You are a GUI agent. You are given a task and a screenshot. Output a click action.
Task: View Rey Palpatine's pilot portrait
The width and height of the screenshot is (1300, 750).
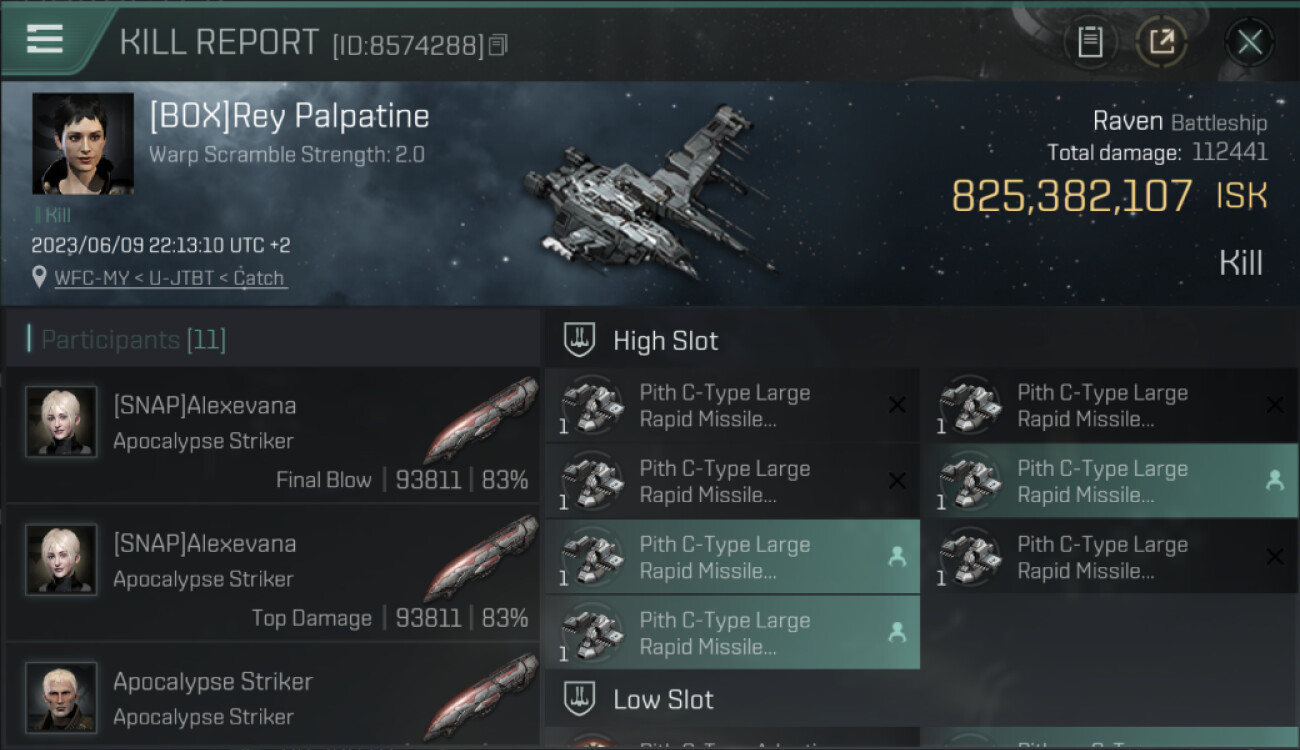pos(83,143)
